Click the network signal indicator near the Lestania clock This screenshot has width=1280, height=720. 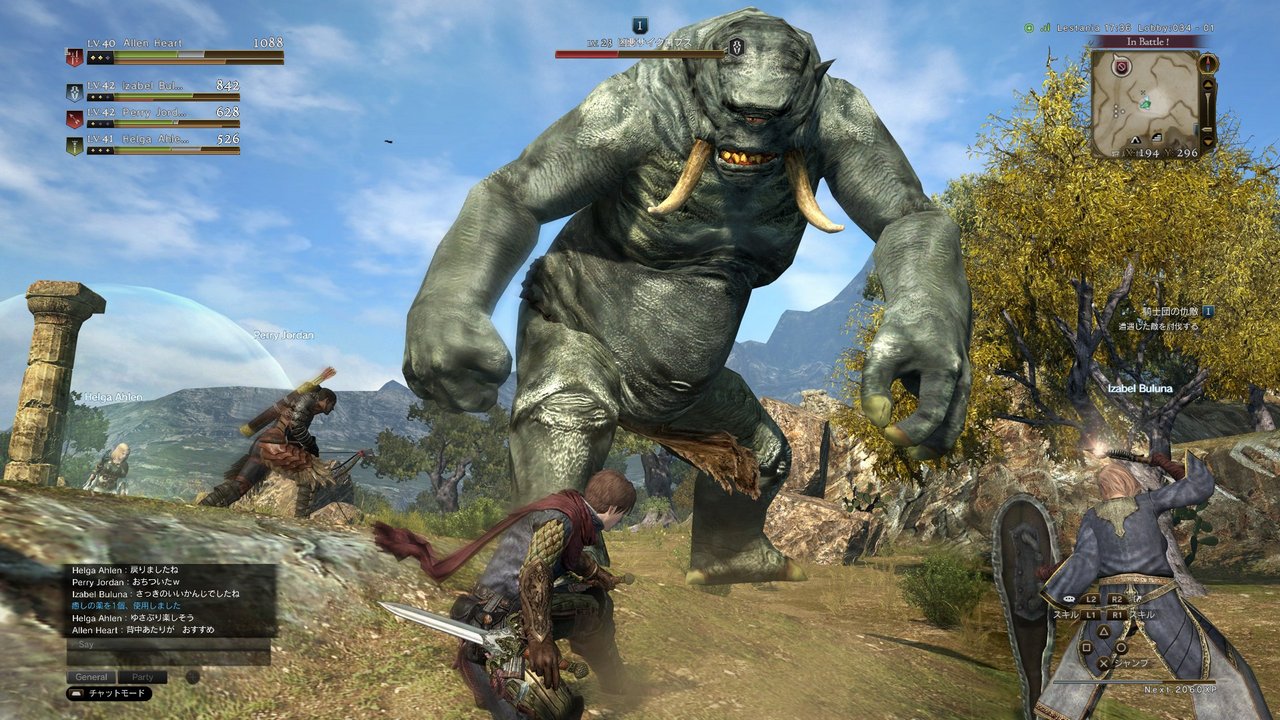[x=1045, y=28]
